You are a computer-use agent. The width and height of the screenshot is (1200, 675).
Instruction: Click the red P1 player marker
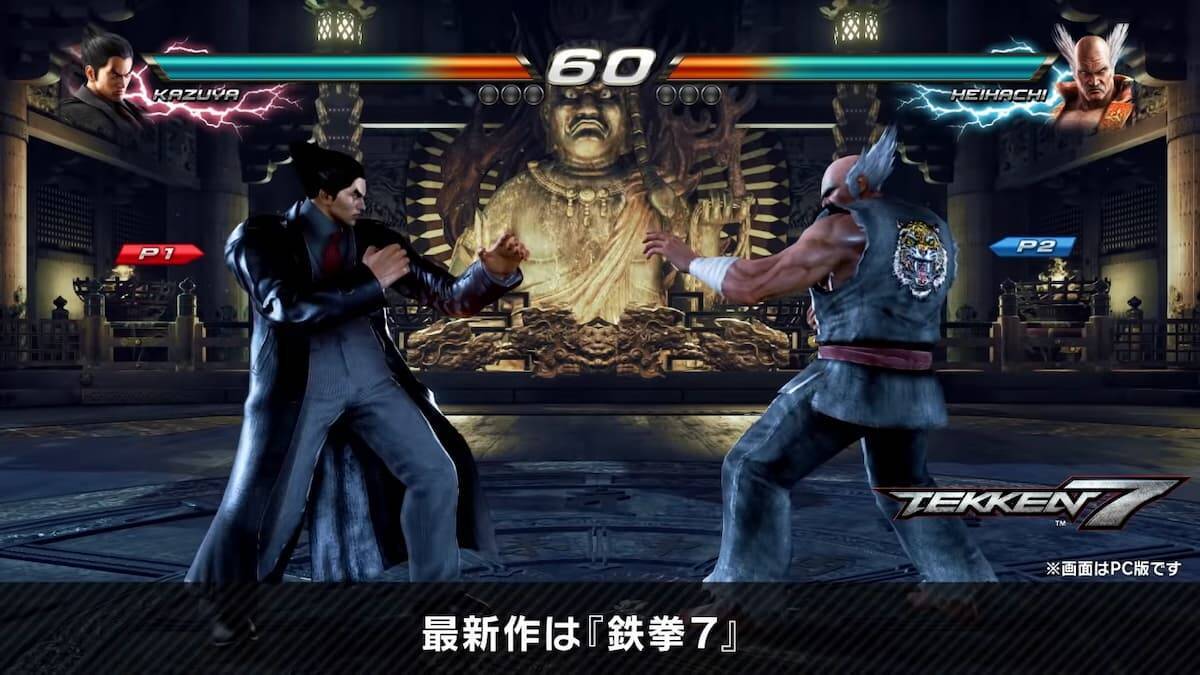(x=158, y=254)
